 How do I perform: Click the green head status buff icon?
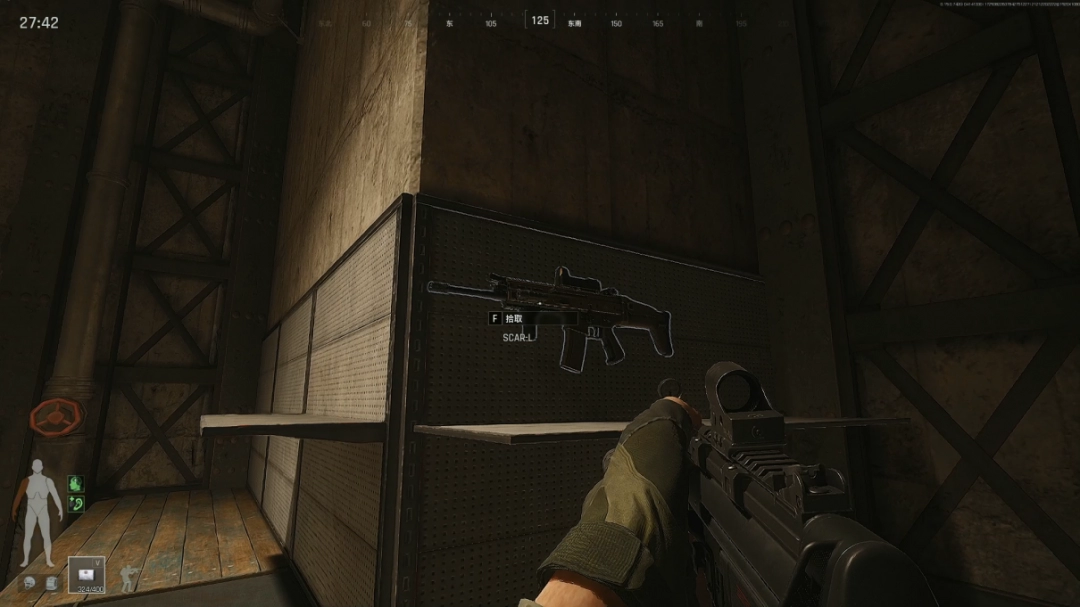[x=74, y=483]
